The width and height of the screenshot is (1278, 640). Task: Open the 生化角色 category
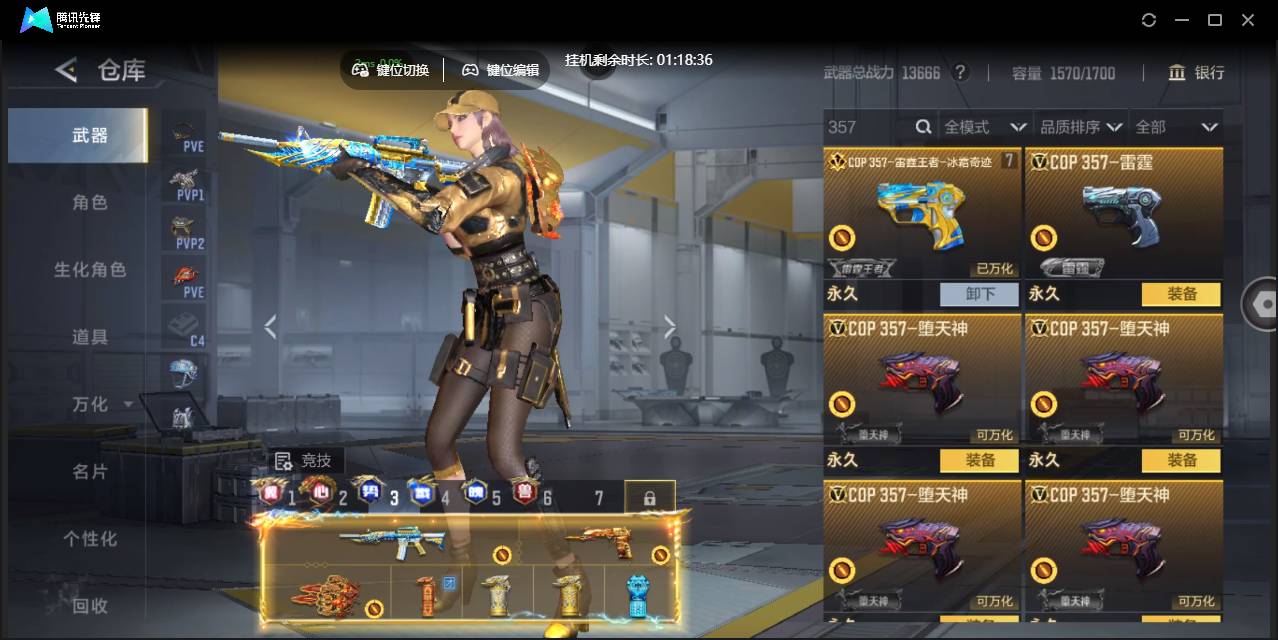click(x=89, y=270)
